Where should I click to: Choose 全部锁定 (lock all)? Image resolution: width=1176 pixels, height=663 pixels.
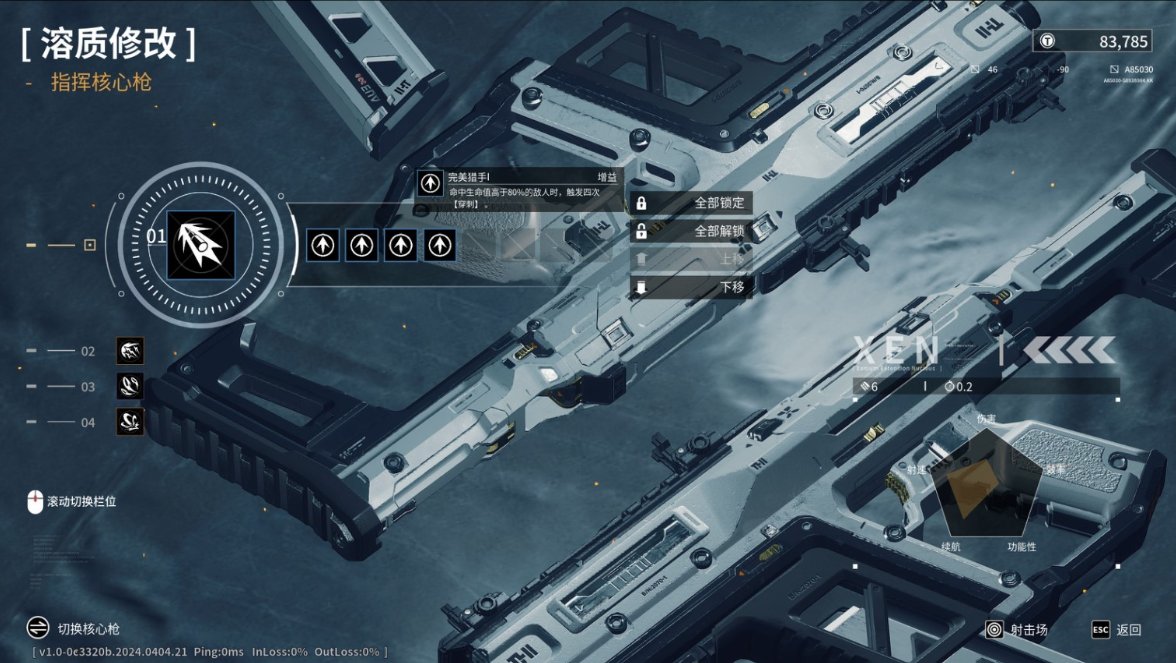click(691, 203)
